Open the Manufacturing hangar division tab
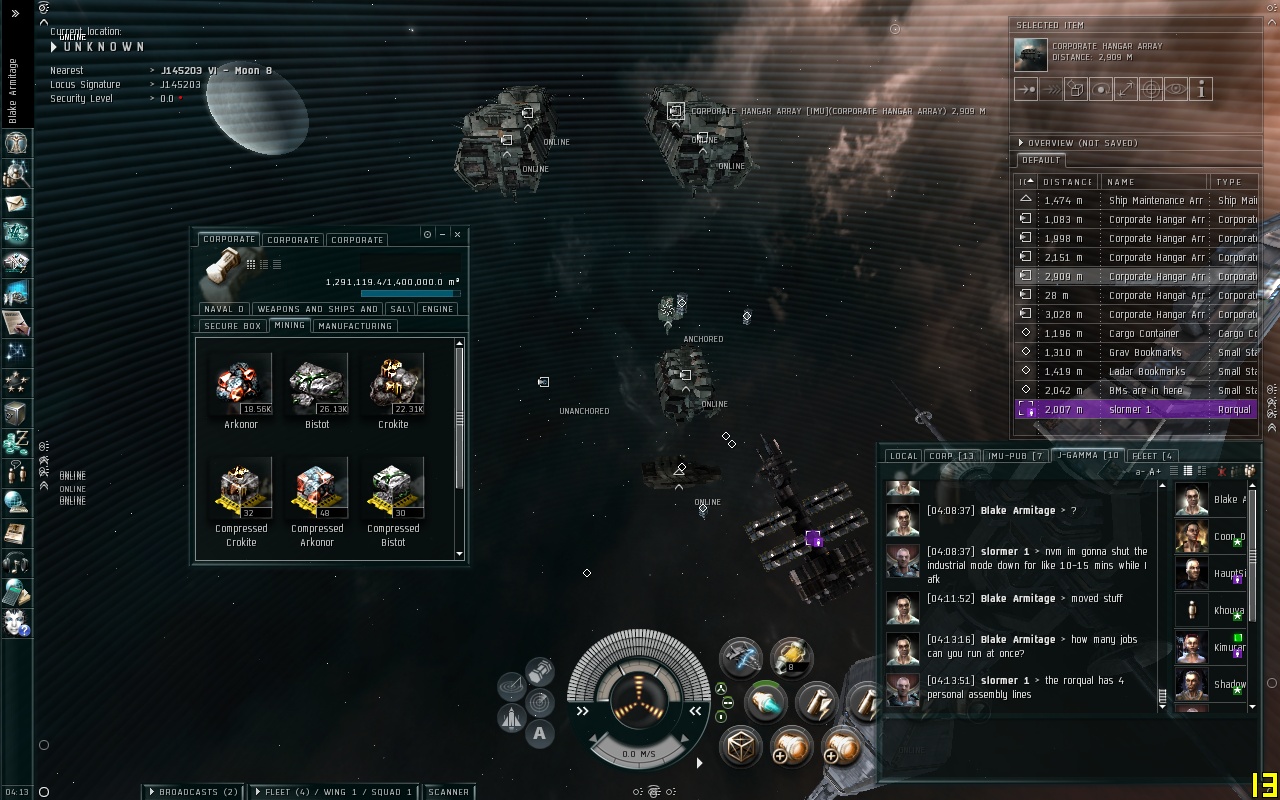 (354, 326)
